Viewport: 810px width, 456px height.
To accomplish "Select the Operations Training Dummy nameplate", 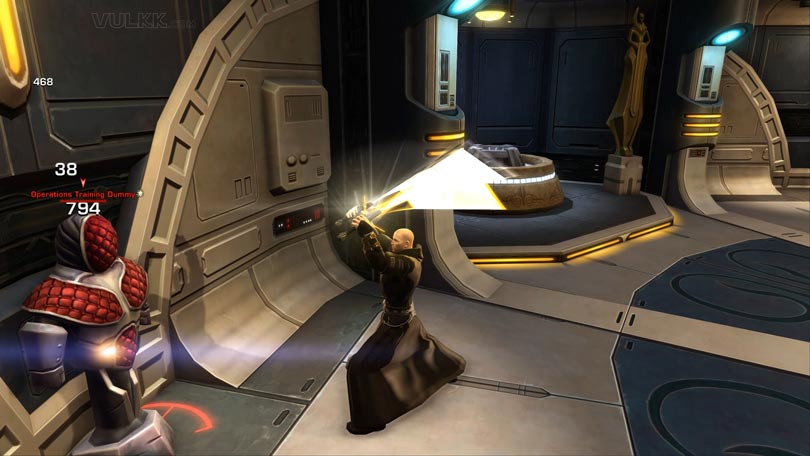I will [83, 193].
